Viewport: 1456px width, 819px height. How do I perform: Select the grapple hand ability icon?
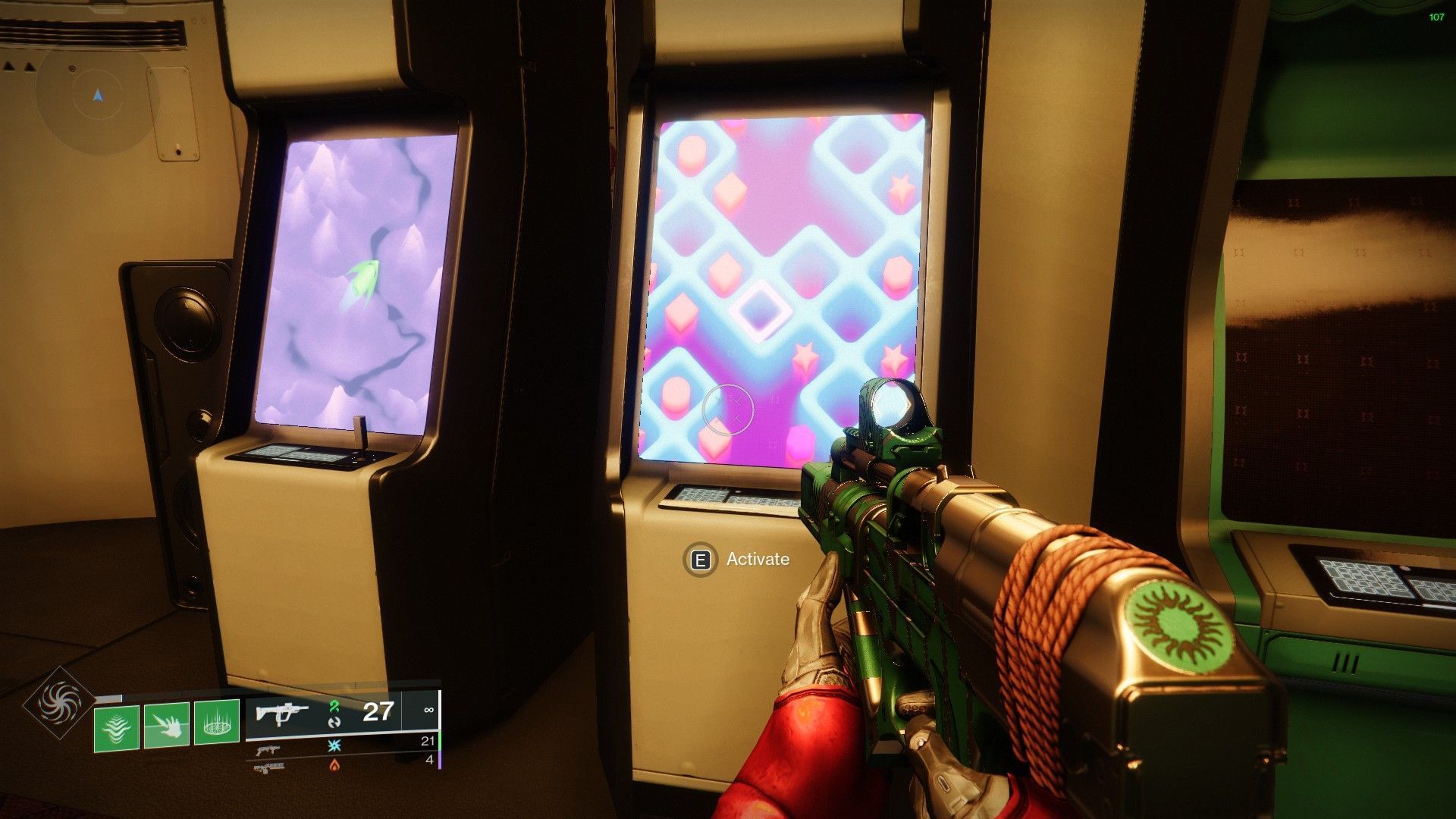point(167,724)
